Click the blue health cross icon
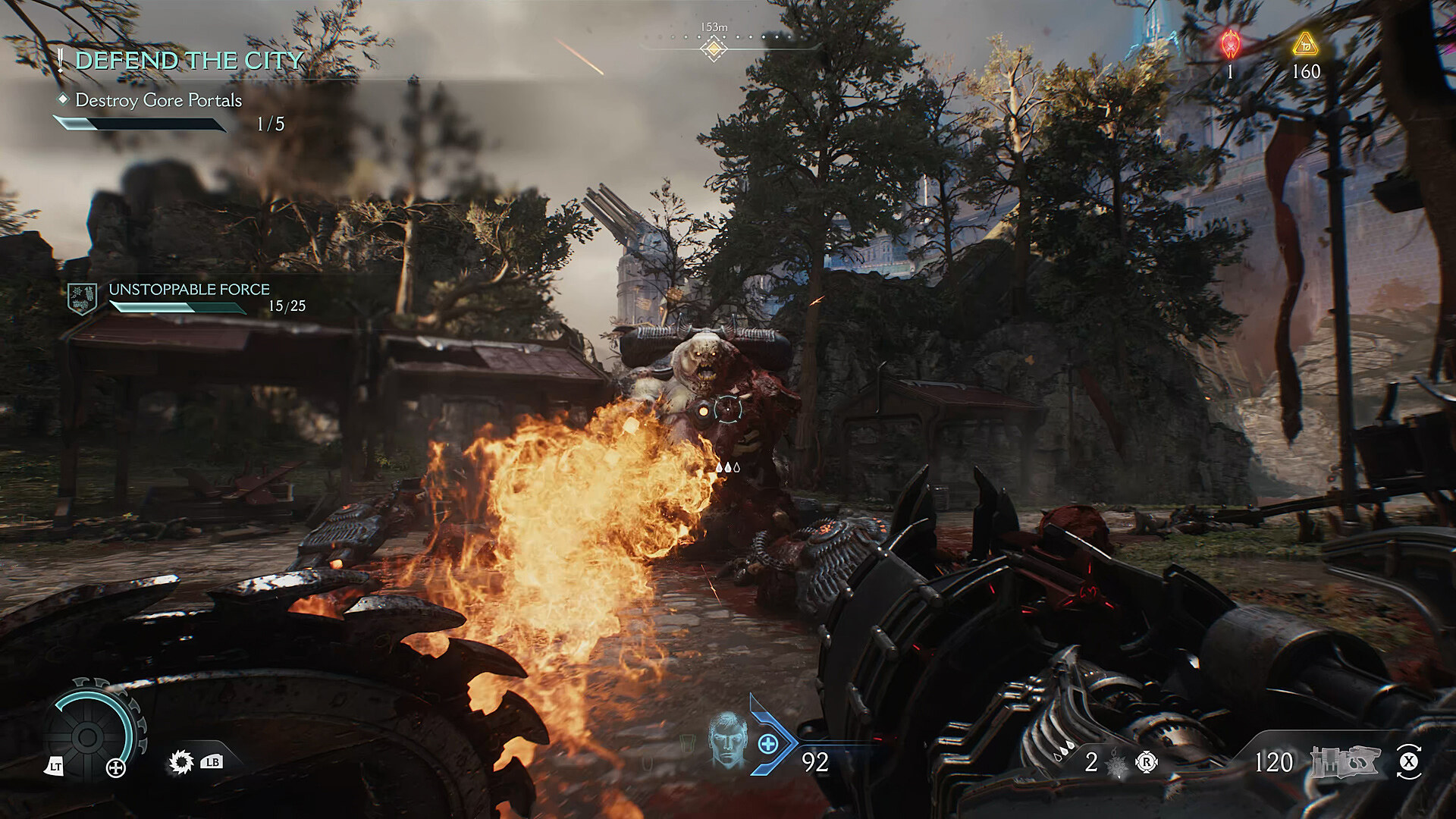Screen dimensions: 1456x819 (767, 744)
